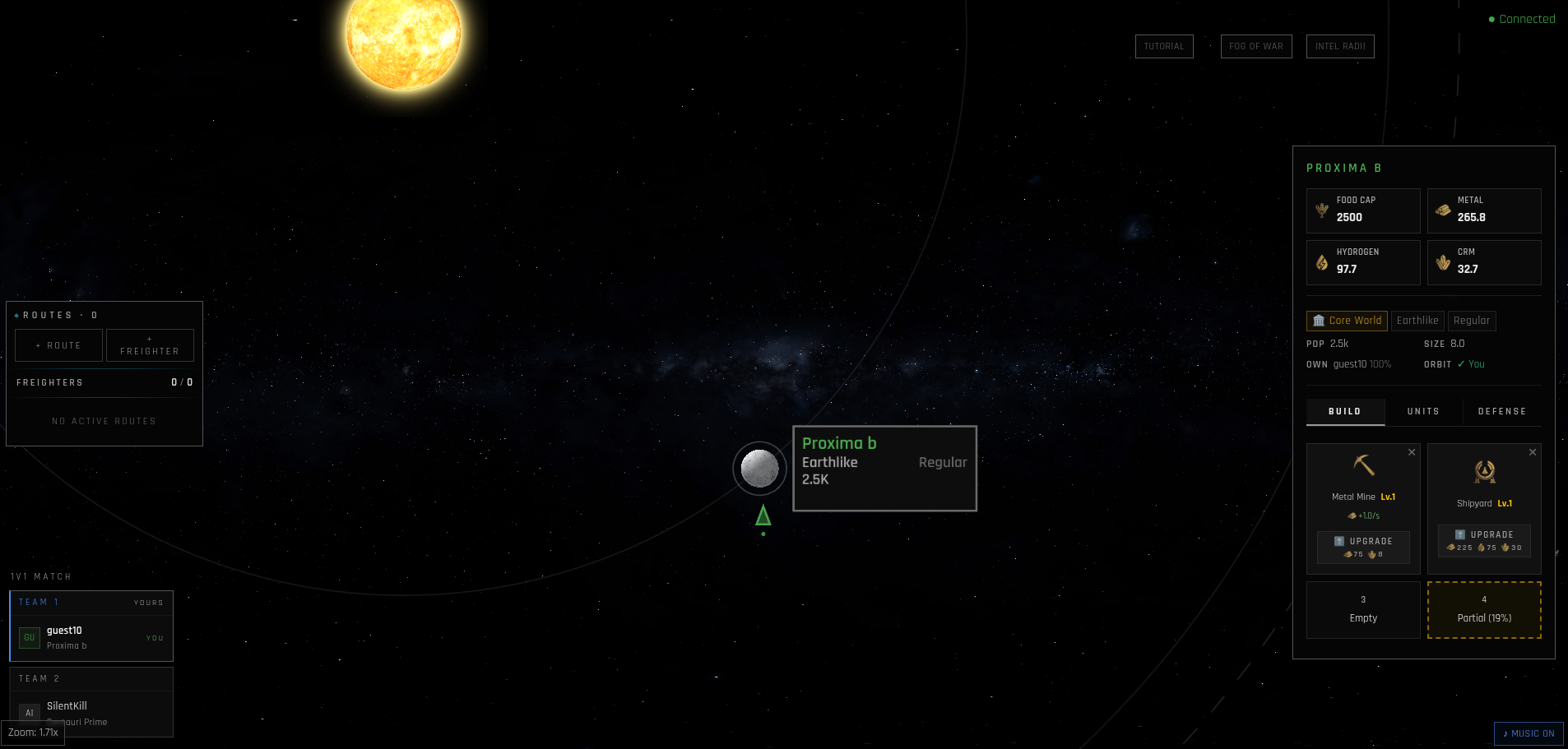This screenshot has height=749, width=1568.
Task: Switch to the Defense tab
Action: (x=1501, y=411)
